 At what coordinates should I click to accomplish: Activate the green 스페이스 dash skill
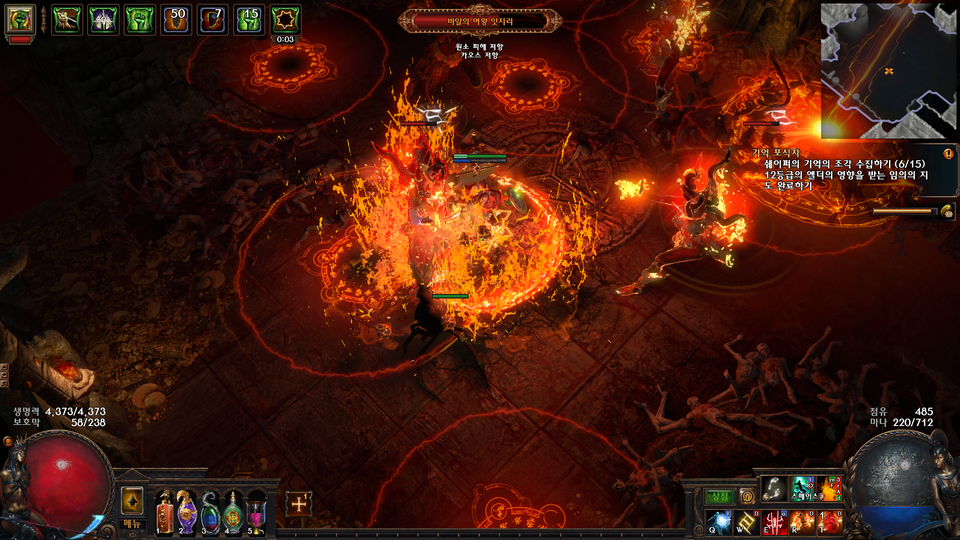[802, 488]
